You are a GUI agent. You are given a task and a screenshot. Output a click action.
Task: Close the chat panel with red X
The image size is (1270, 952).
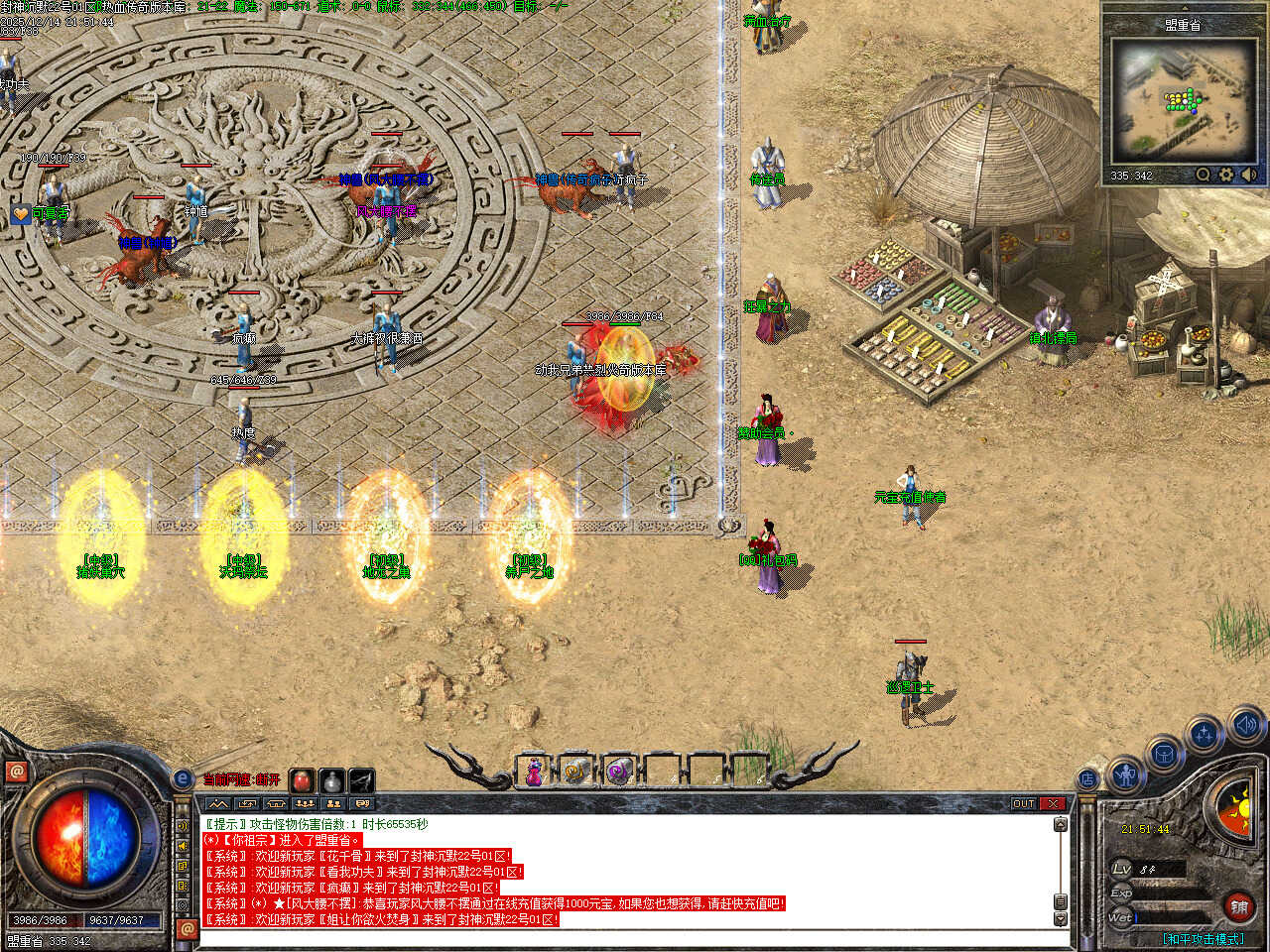1053,803
